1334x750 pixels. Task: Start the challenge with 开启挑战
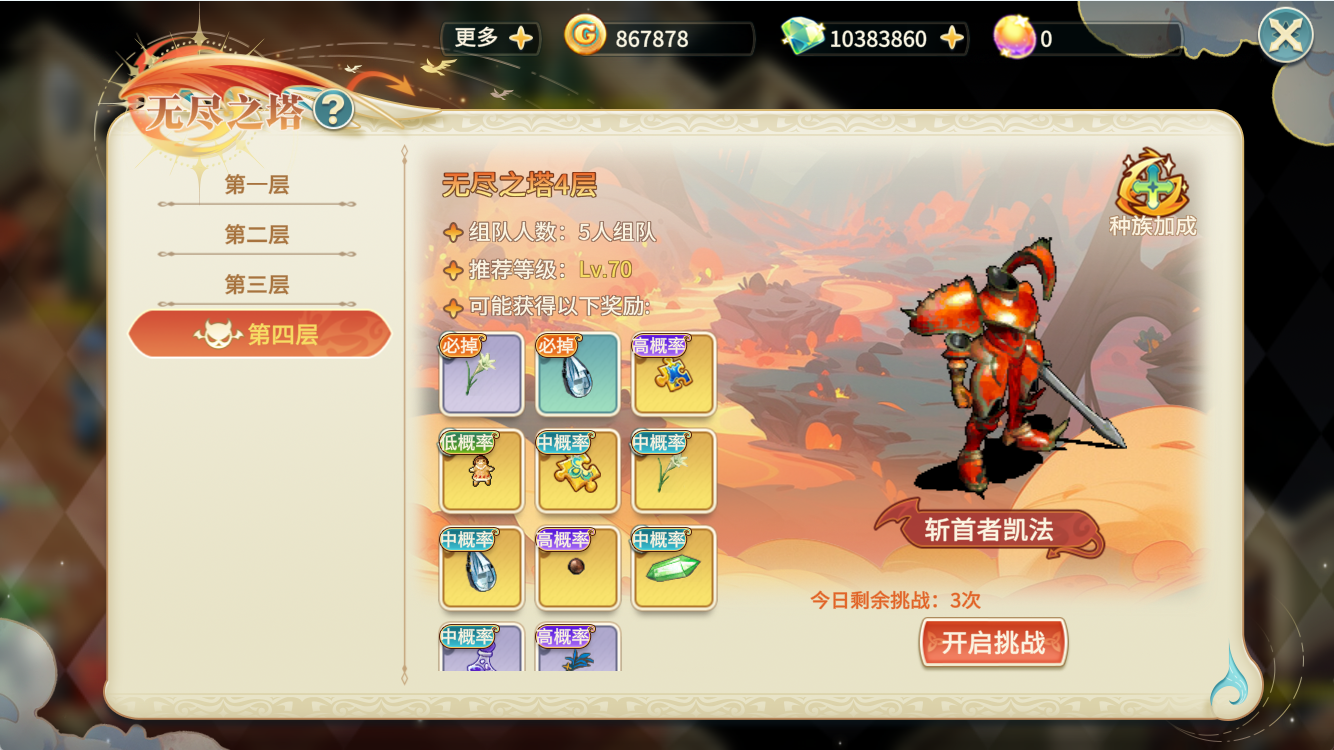pyautogui.click(x=993, y=642)
